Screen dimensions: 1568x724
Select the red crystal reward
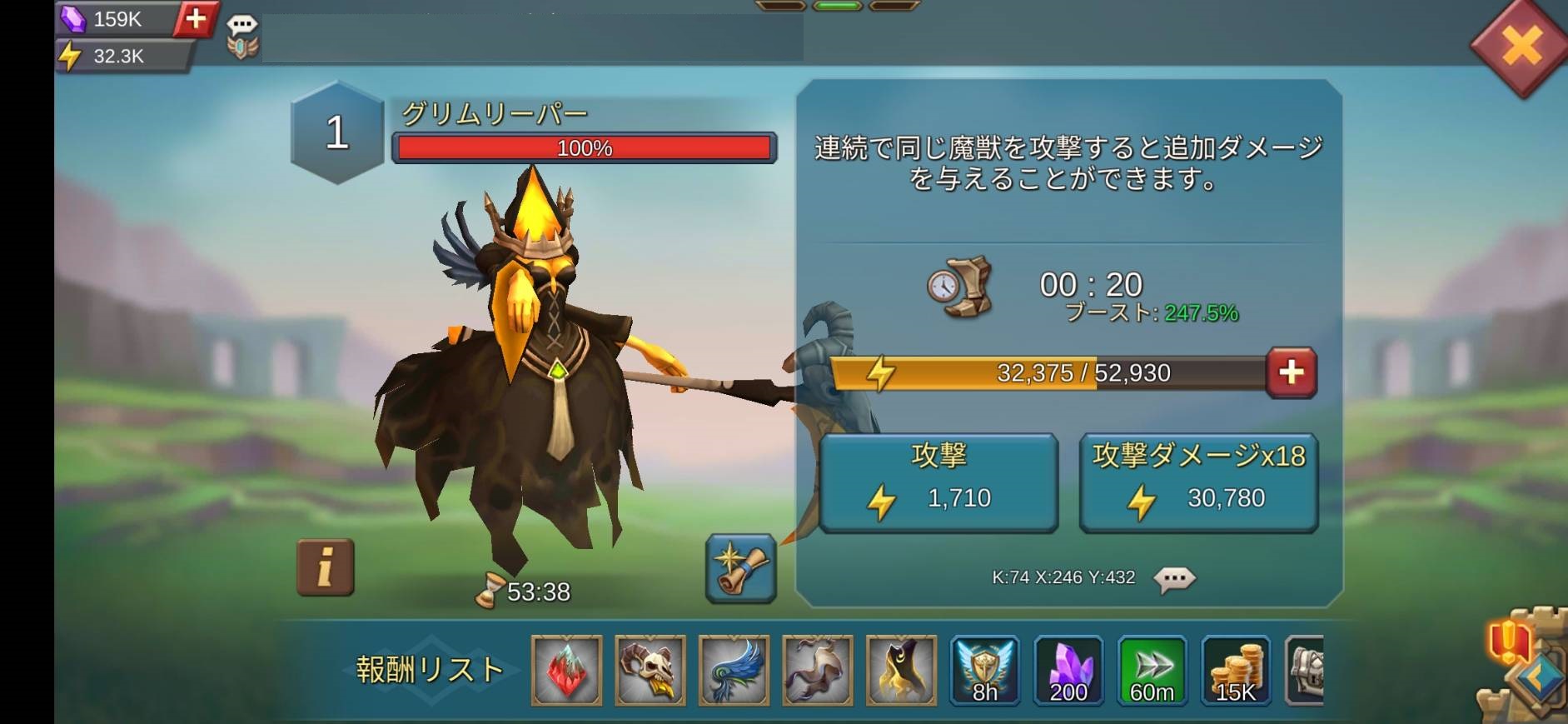pyautogui.click(x=567, y=671)
